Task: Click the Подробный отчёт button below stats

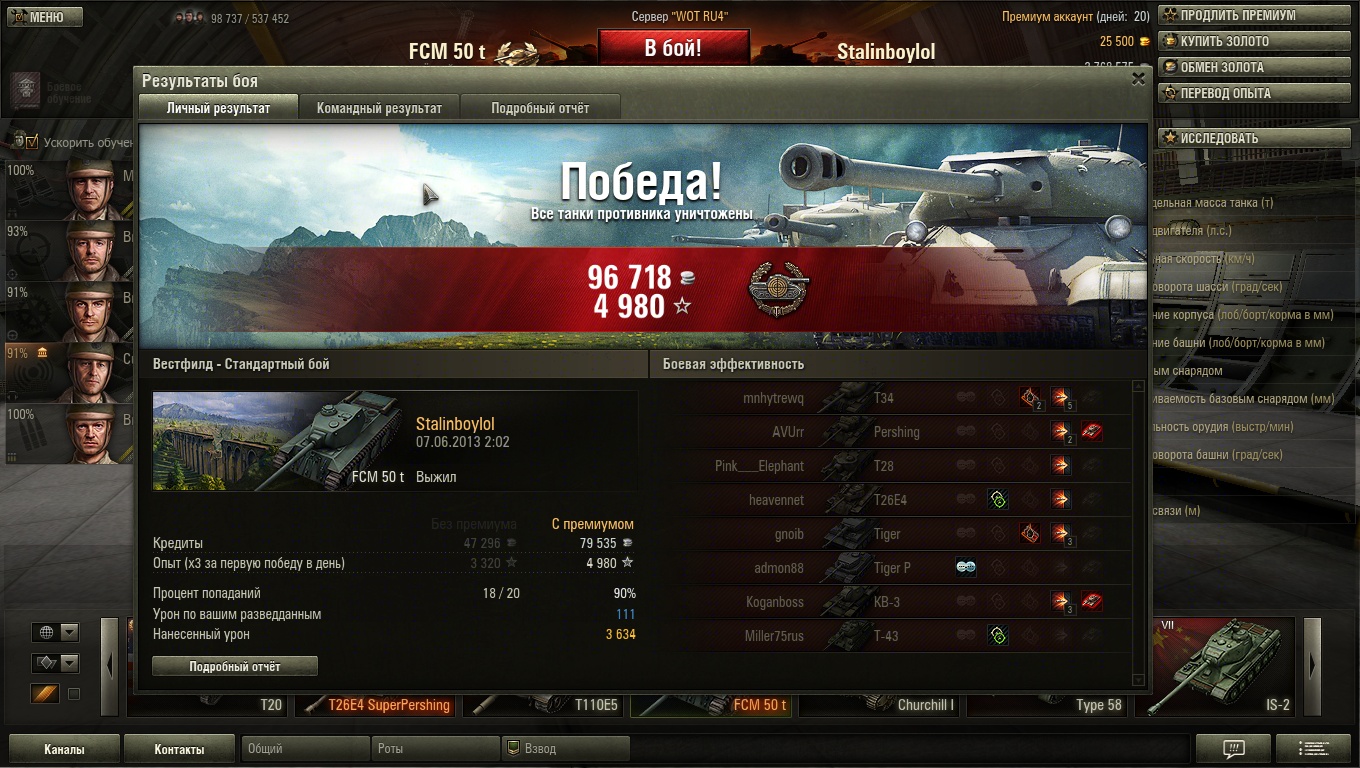Action: [x=235, y=666]
